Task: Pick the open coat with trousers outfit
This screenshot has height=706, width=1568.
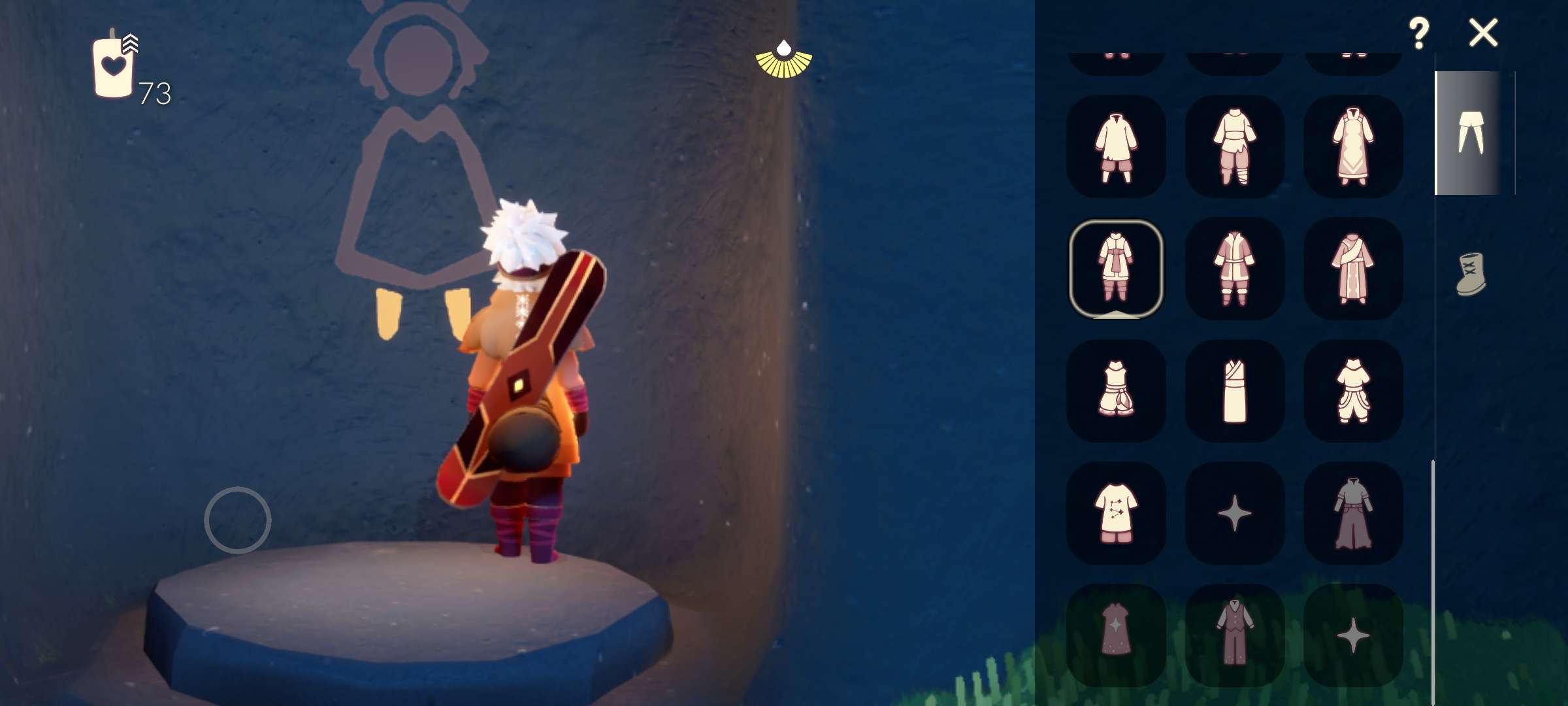Action: pyautogui.click(x=1235, y=269)
